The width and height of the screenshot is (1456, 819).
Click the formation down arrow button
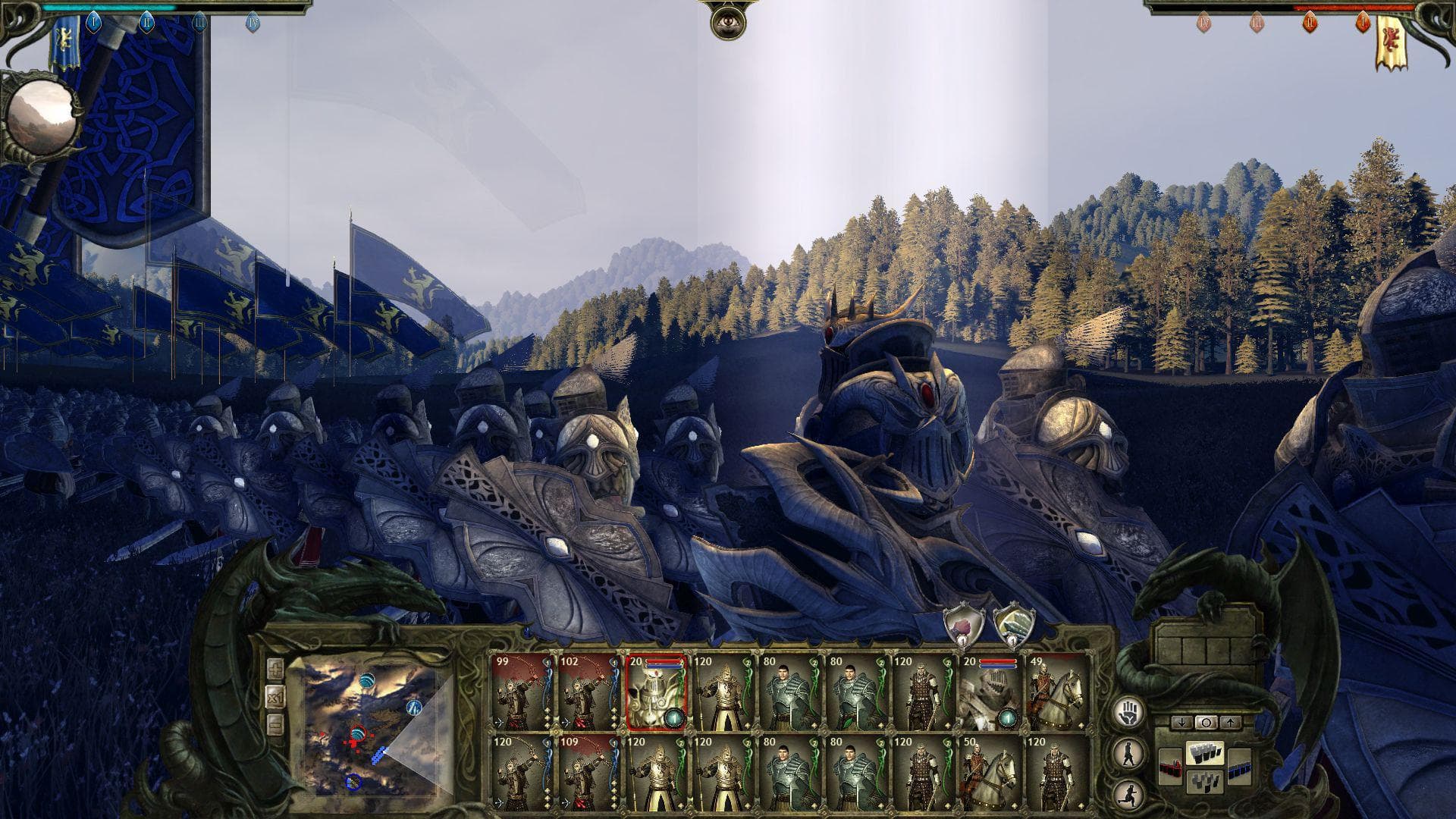click(1181, 723)
